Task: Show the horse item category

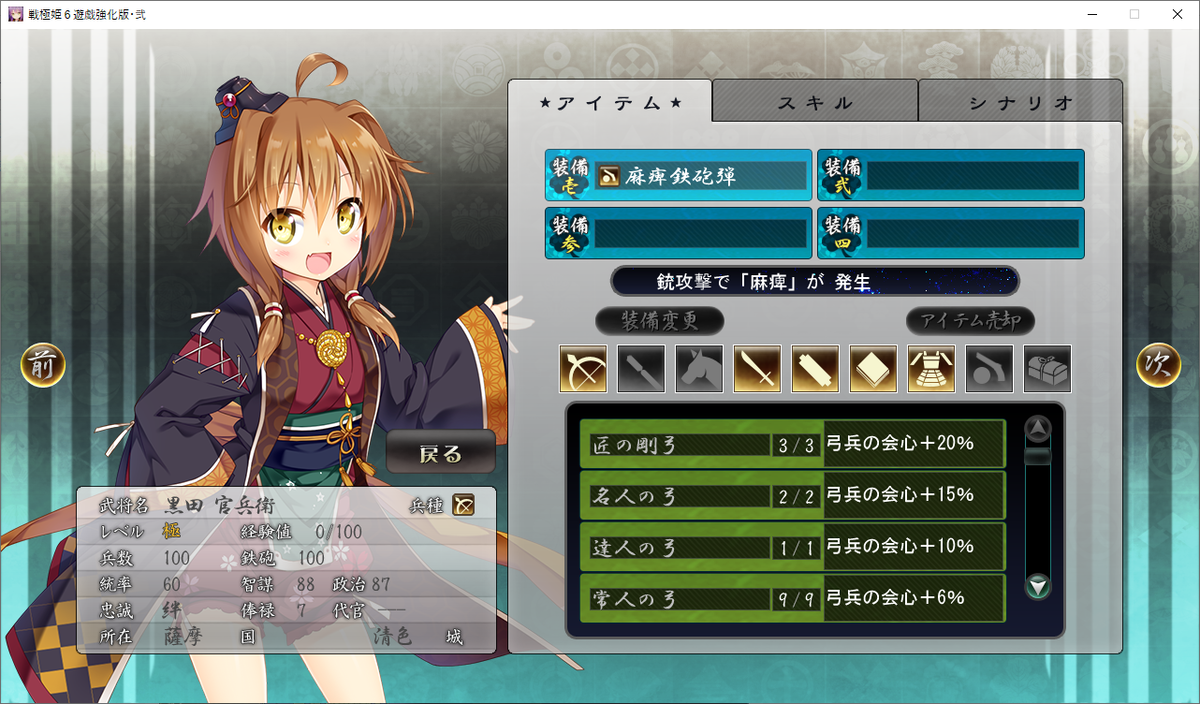Action: click(699, 369)
